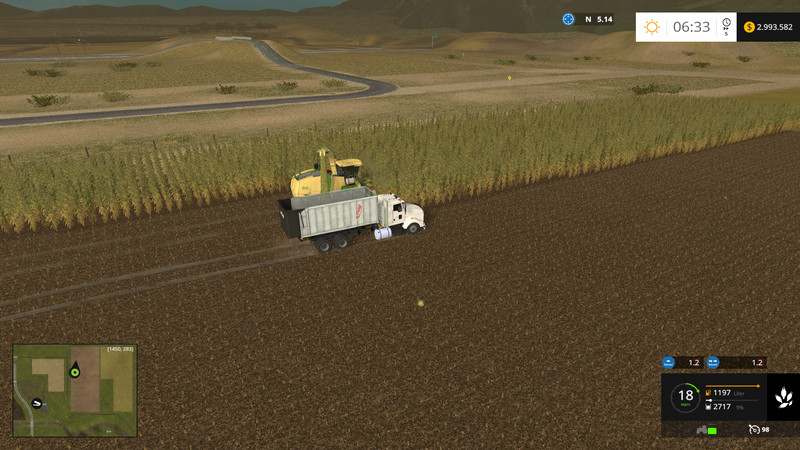
Task: Select the green player marker on minimap
Action: [x=74, y=371]
